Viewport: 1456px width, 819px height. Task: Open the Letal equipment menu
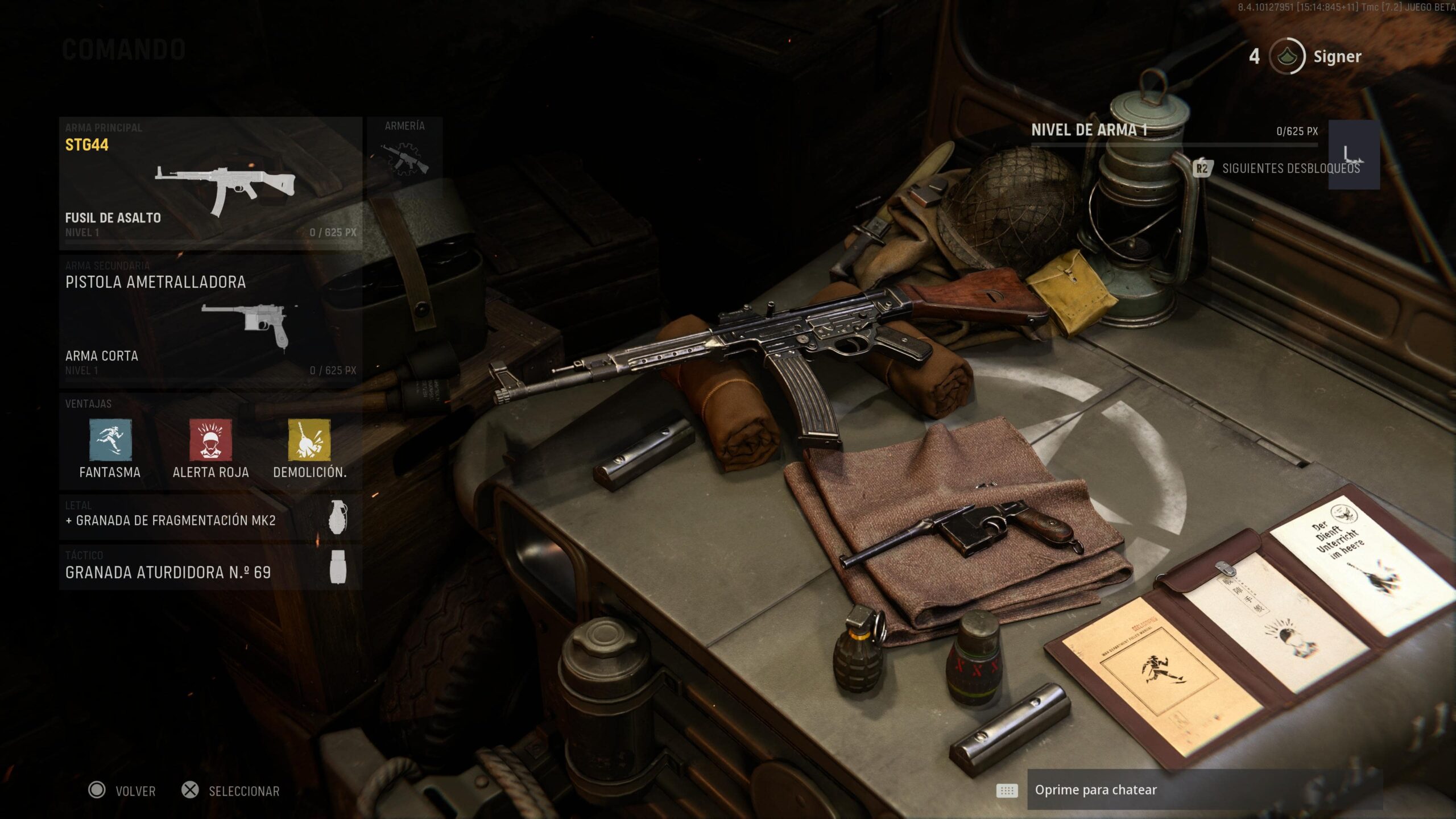(171, 520)
